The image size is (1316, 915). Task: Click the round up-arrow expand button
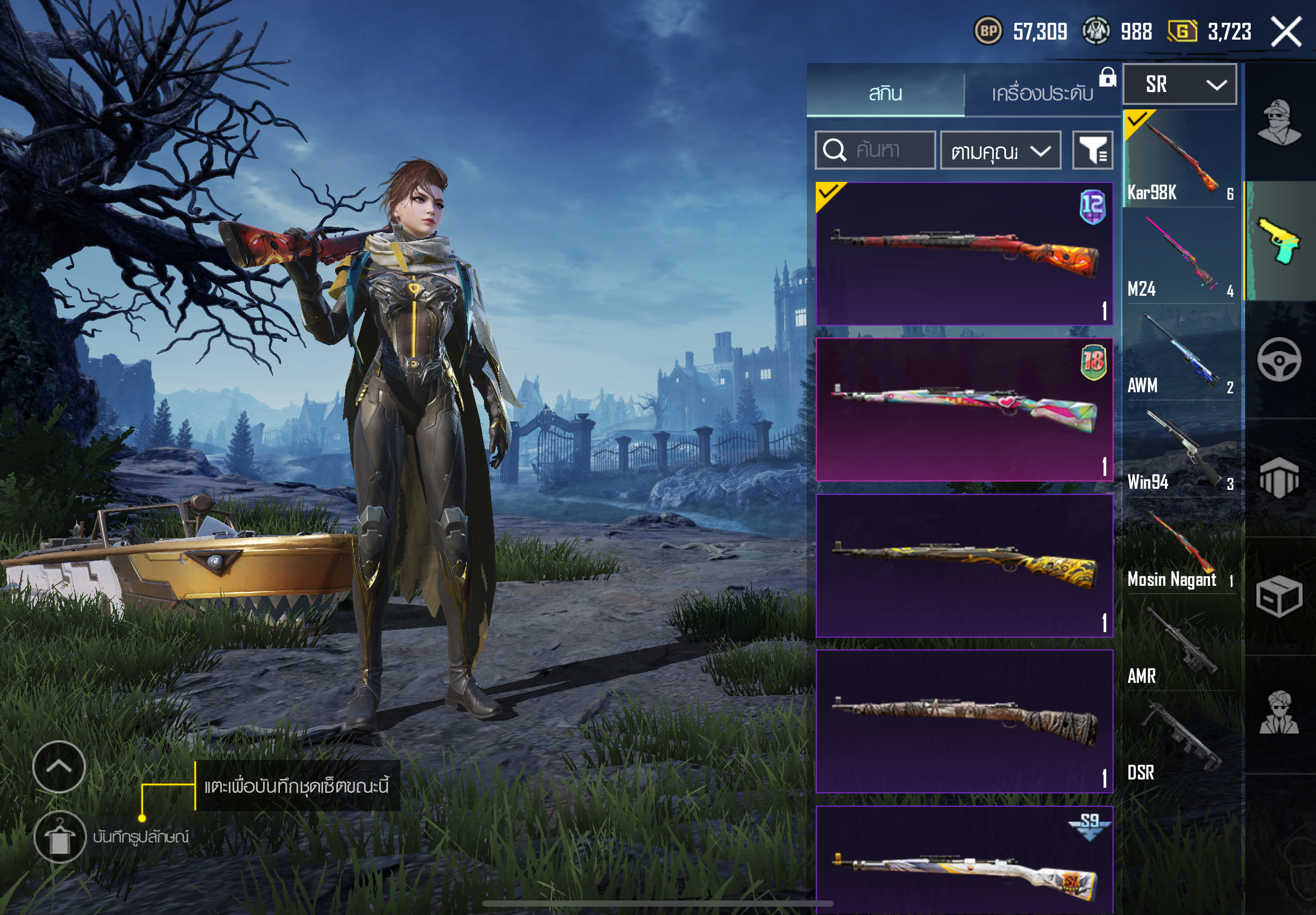click(59, 767)
